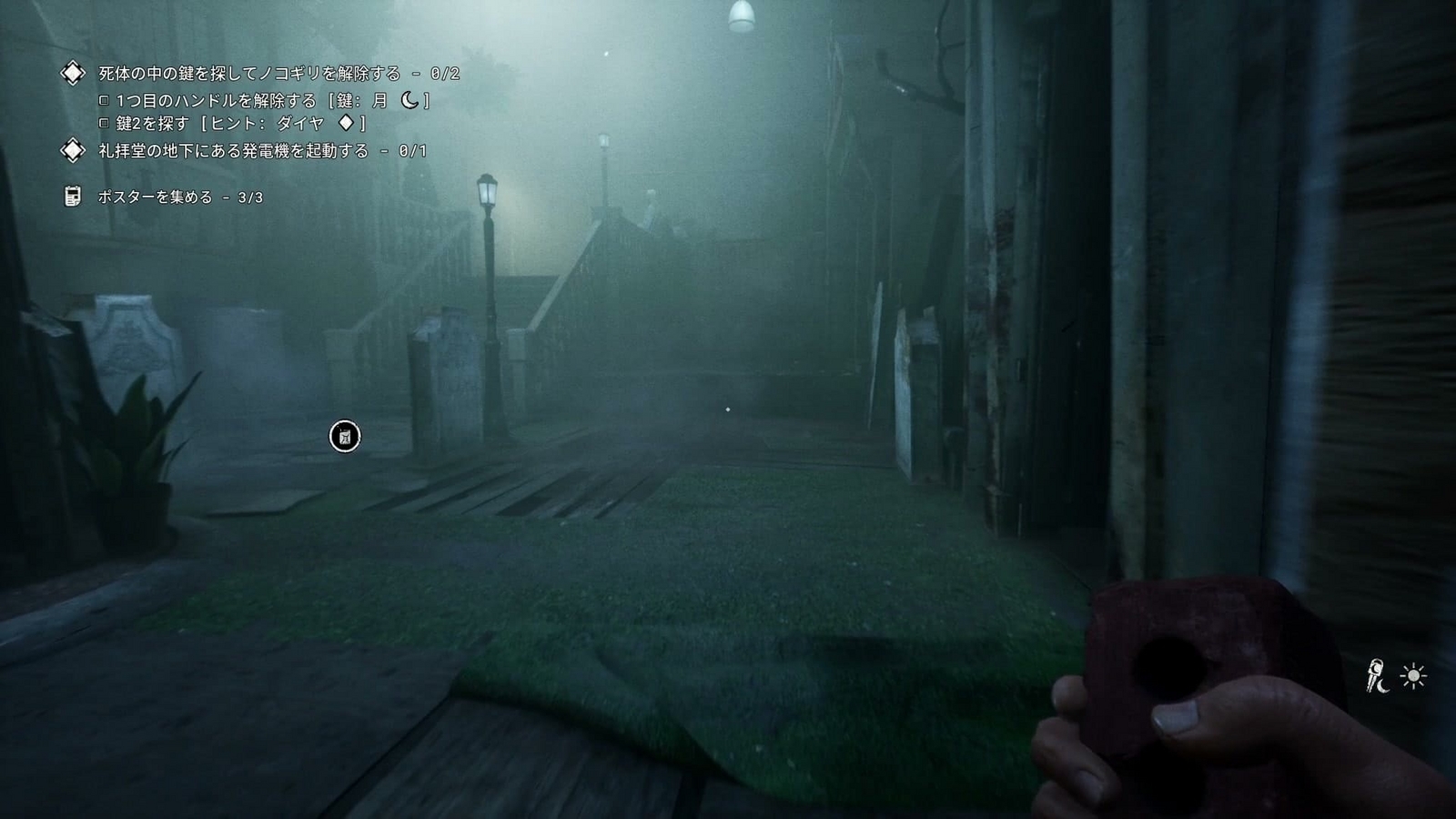This screenshot has height=819, width=1456.
Task: Click the sun brightness icon at bottom right
Action: (x=1413, y=676)
